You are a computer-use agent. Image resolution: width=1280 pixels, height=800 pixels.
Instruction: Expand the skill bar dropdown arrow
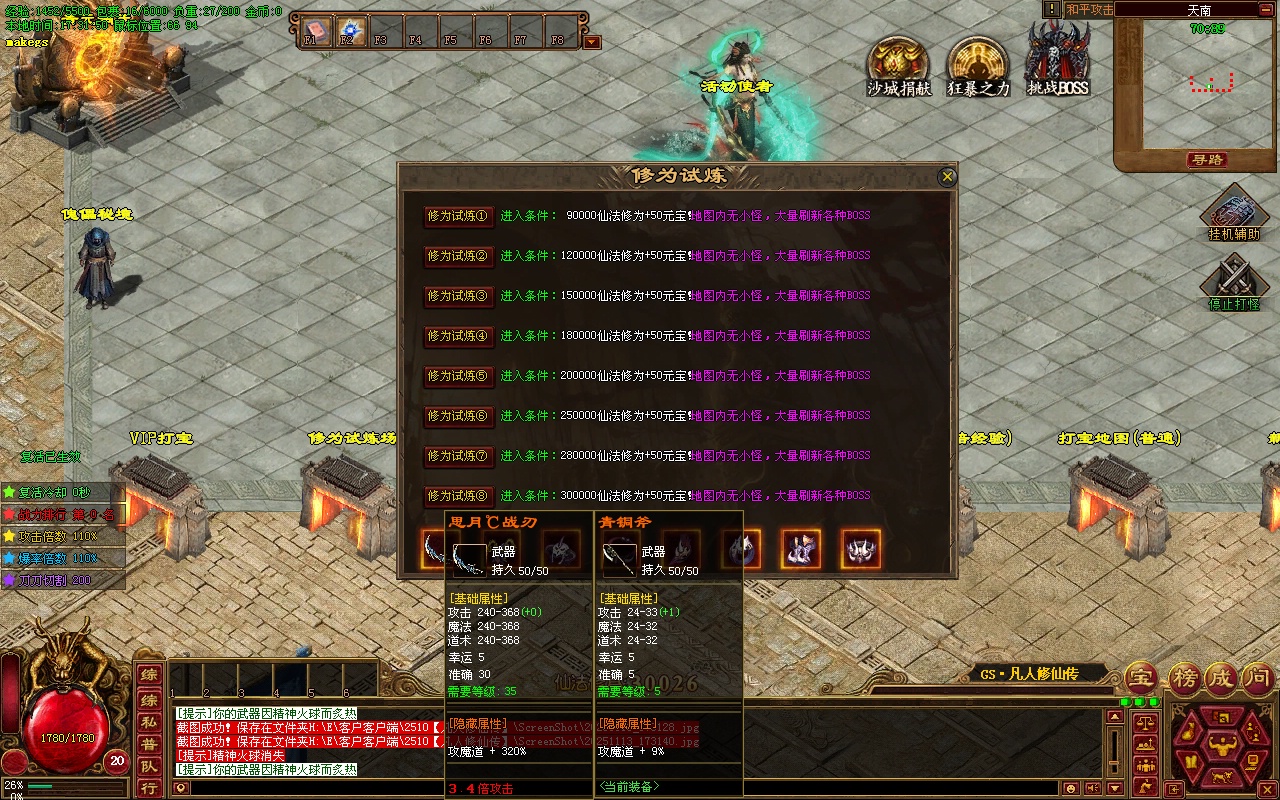tap(592, 42)
